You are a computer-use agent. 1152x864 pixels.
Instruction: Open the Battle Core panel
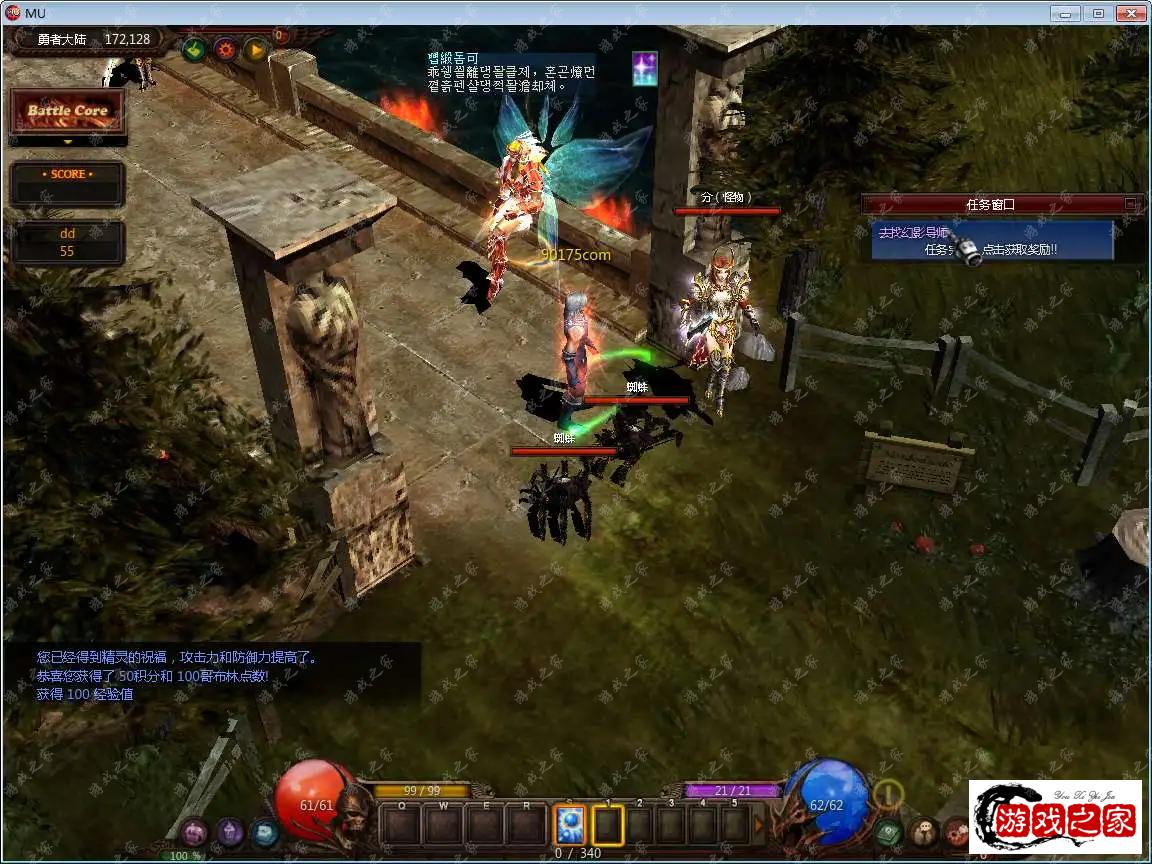click(x=67, y=111)
